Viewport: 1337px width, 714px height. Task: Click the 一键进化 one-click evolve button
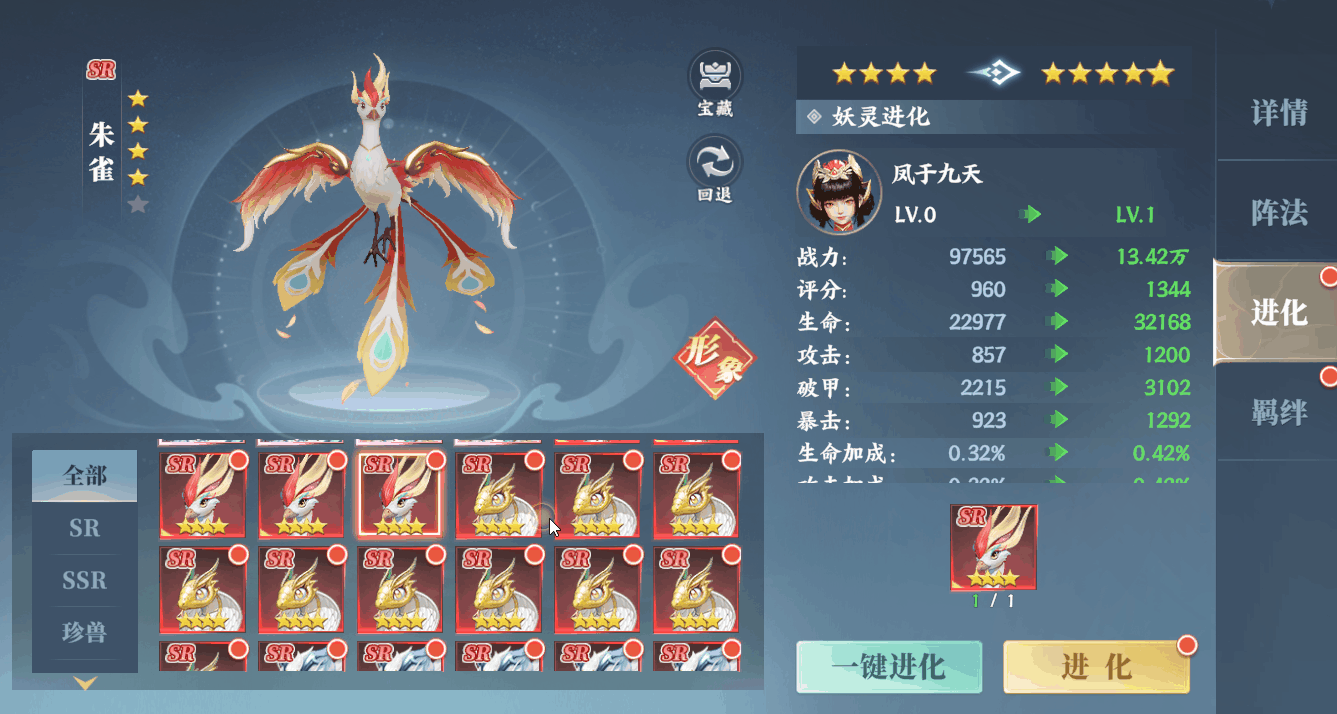889,667
